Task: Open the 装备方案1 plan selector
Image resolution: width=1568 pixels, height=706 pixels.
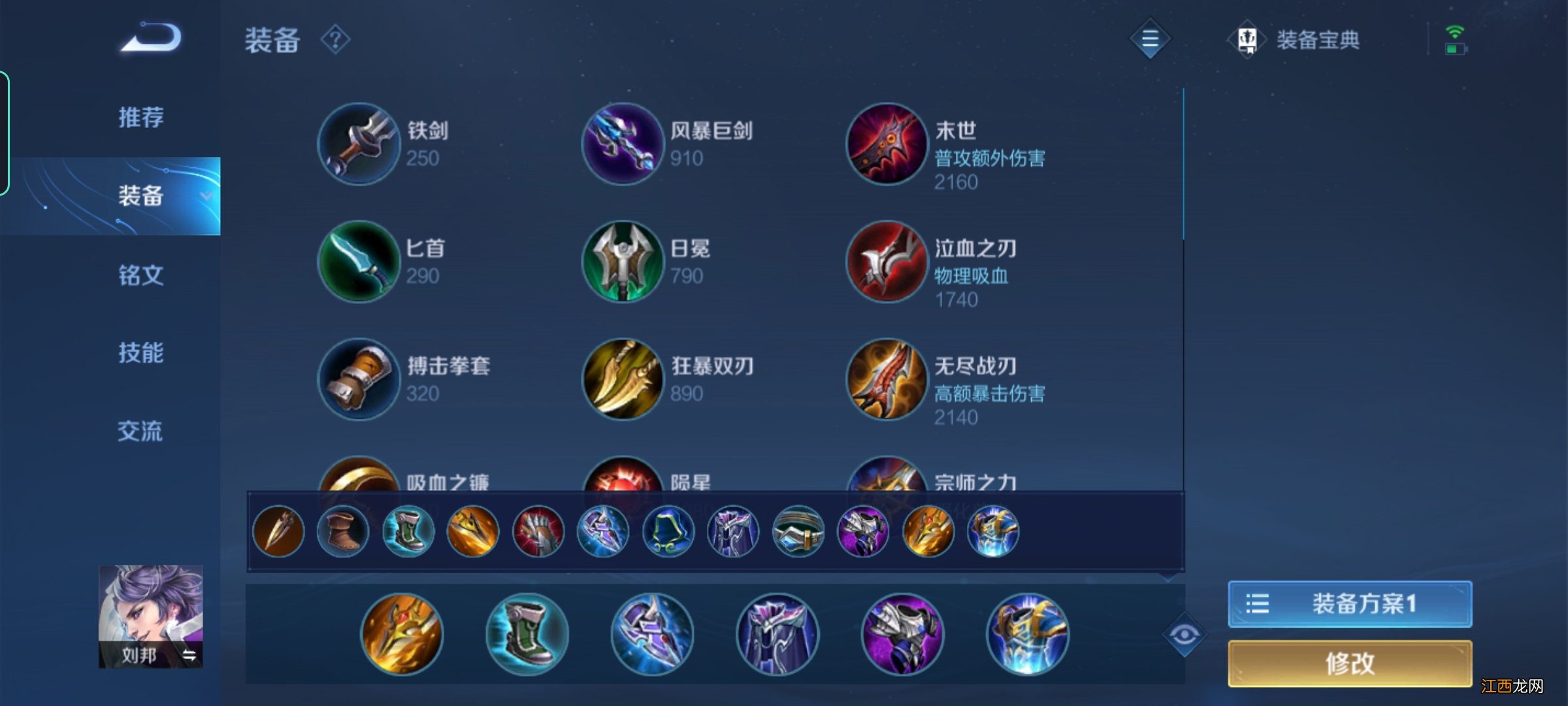Action: [x=1349, y=605]
